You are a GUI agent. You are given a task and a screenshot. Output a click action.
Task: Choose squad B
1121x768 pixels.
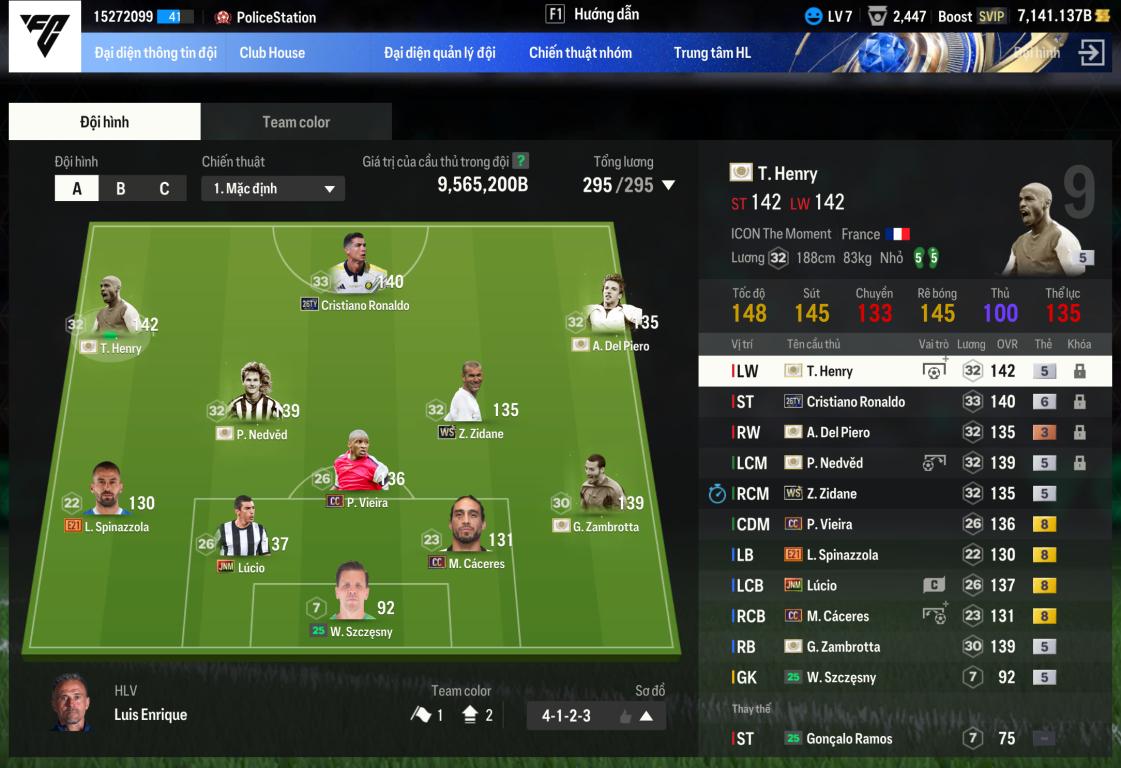click(121, 189)
